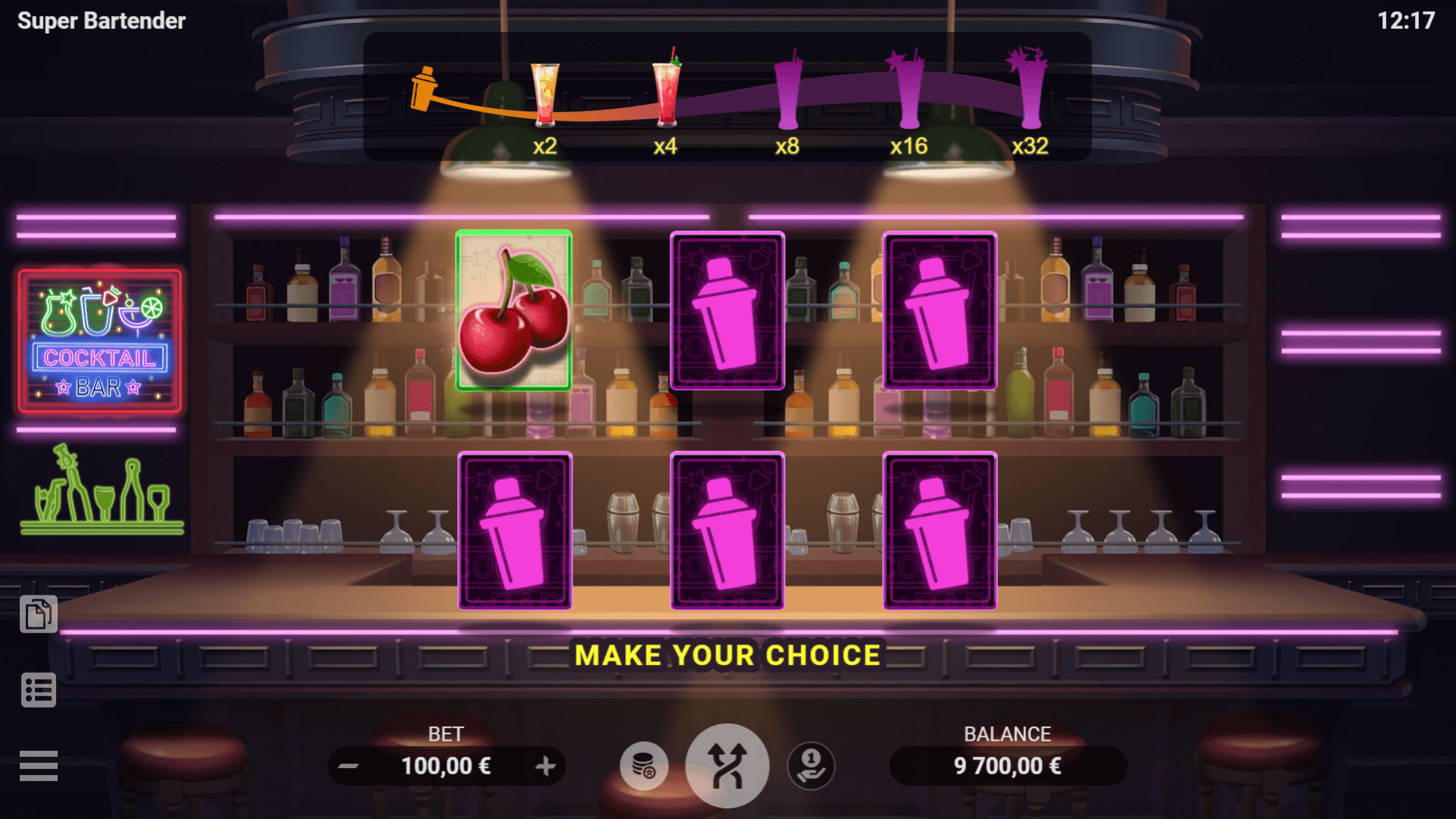Click the central shuffle arrows button
Screen dimensions: 1456x819
tap(727, 766)
